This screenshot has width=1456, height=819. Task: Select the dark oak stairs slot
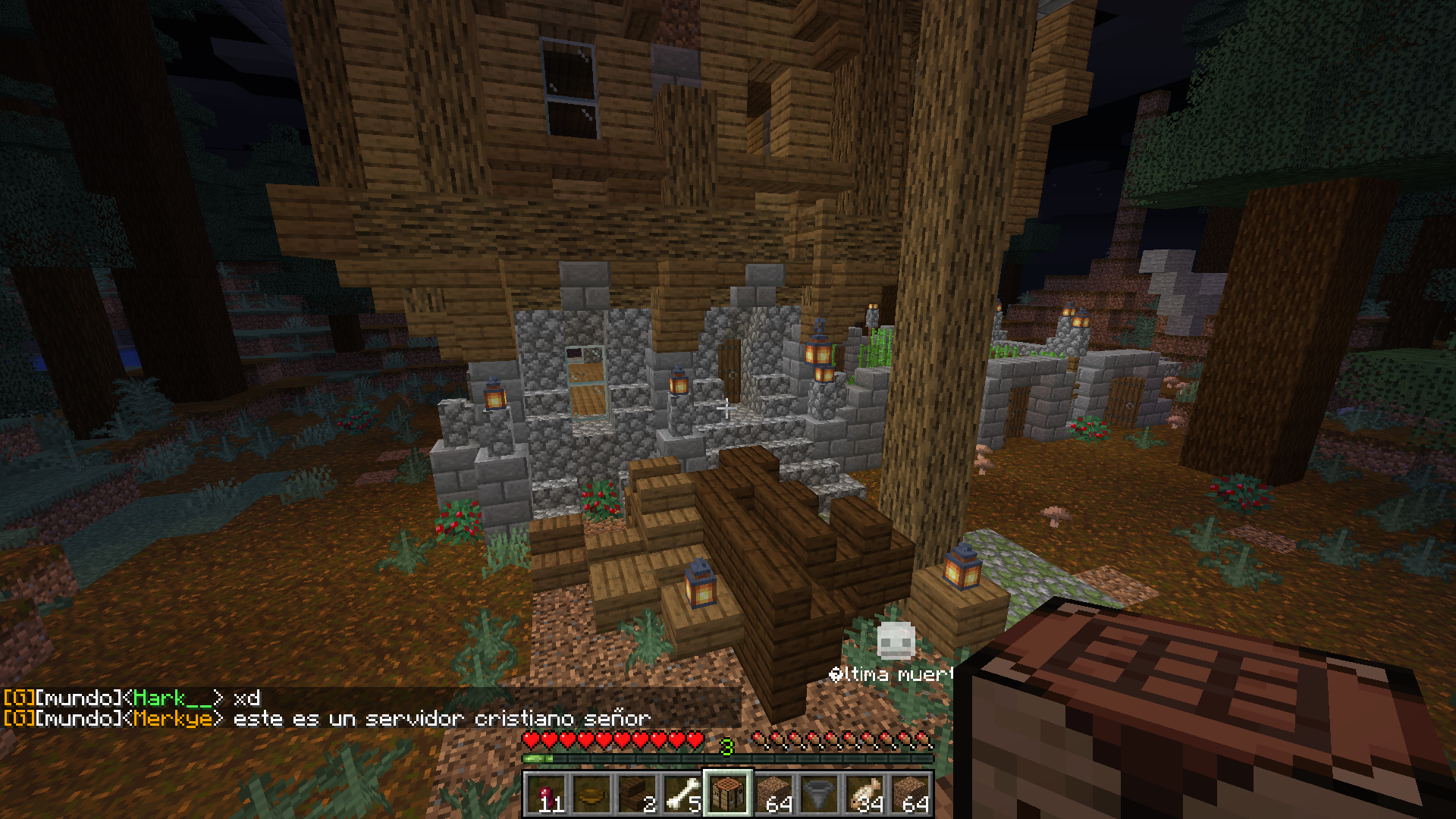click(637, 794)
